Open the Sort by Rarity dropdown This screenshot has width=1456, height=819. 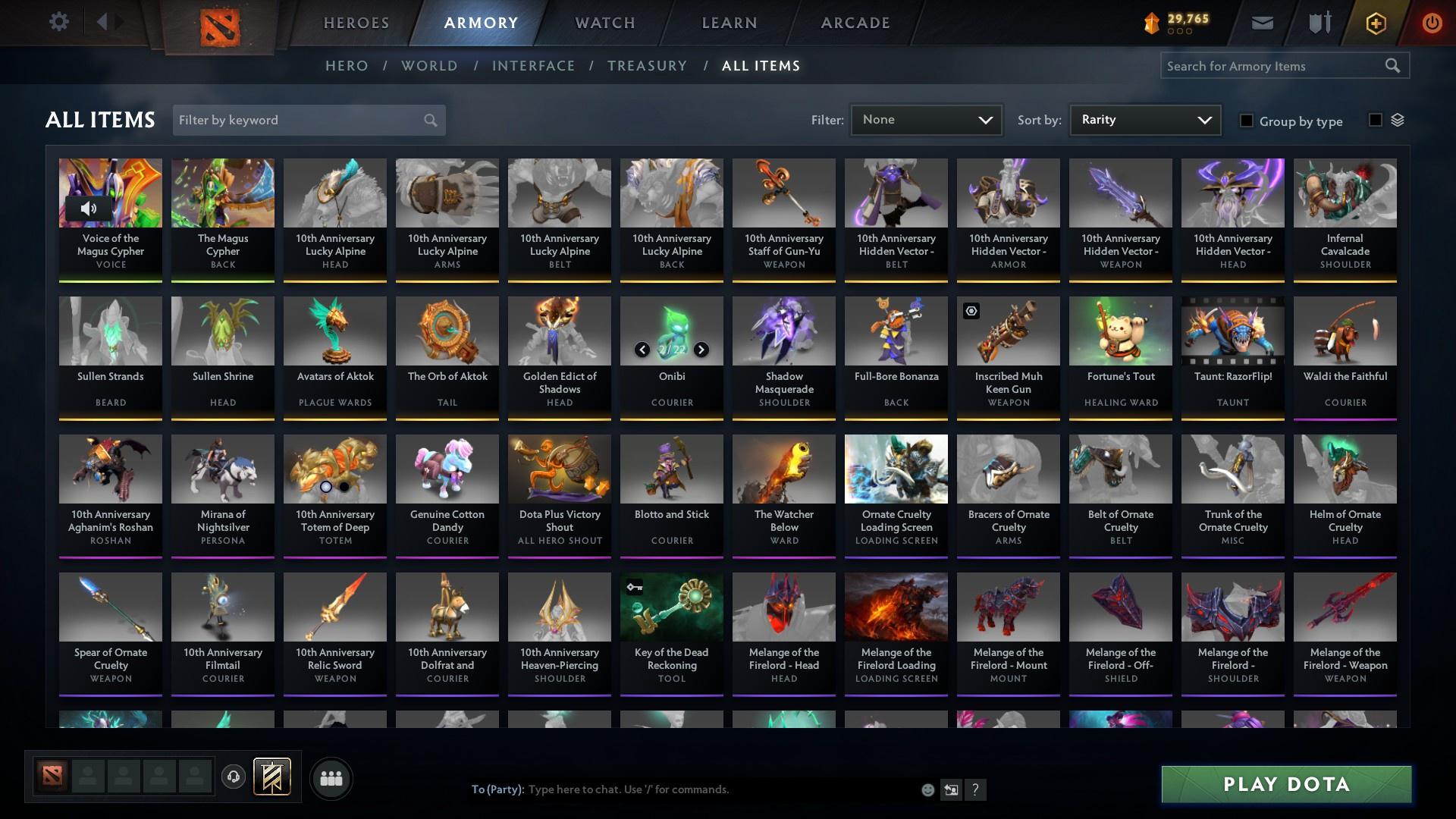tap(1144, 119)
